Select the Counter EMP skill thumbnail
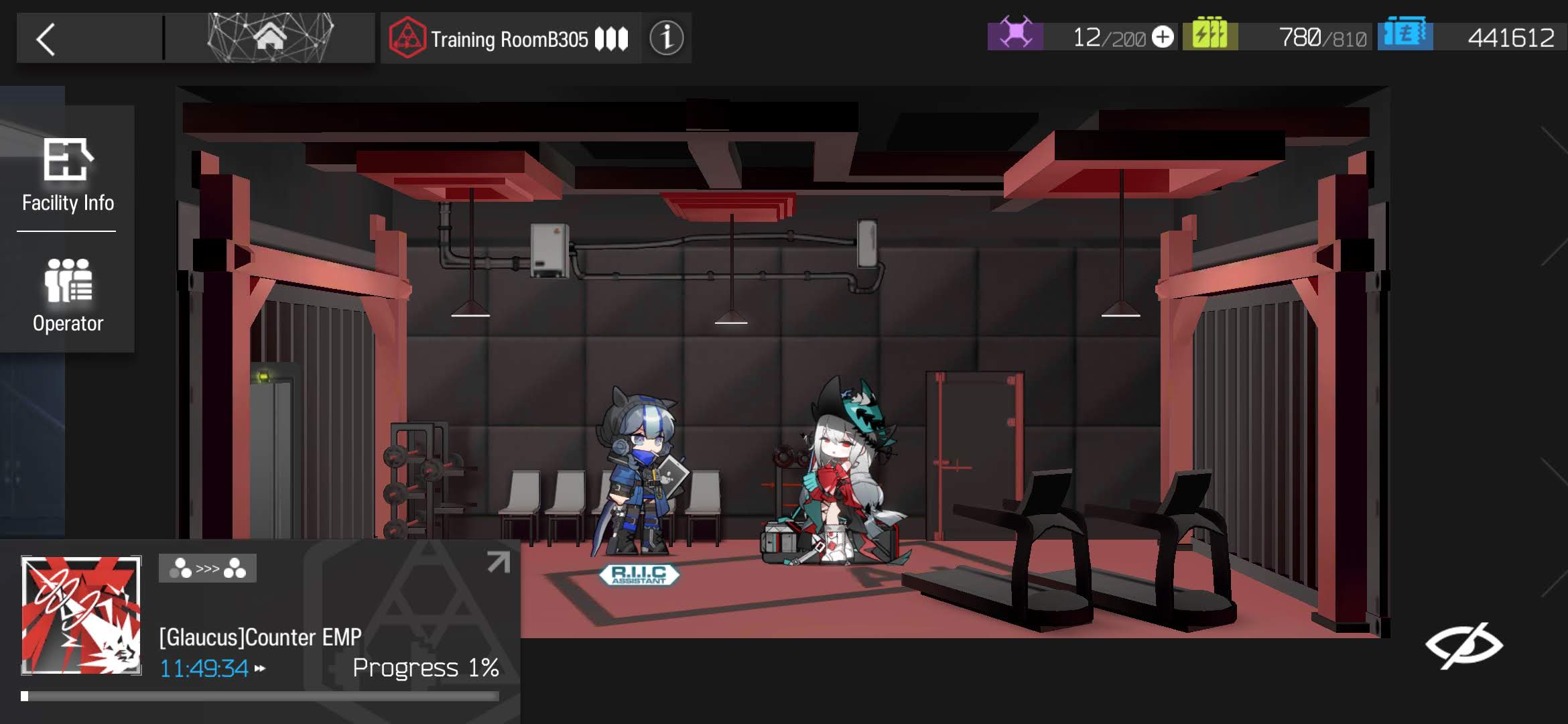Image resolution: width=1568 pixels, height=724 pixels. (81, 615)
